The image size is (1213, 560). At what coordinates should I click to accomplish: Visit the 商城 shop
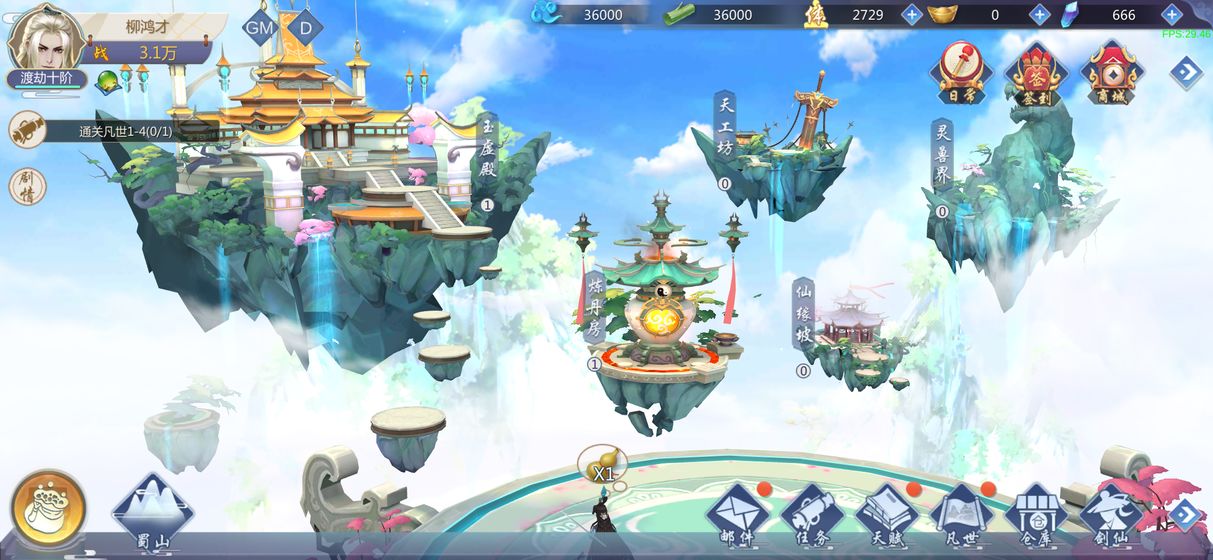(x=1113, y=73)
